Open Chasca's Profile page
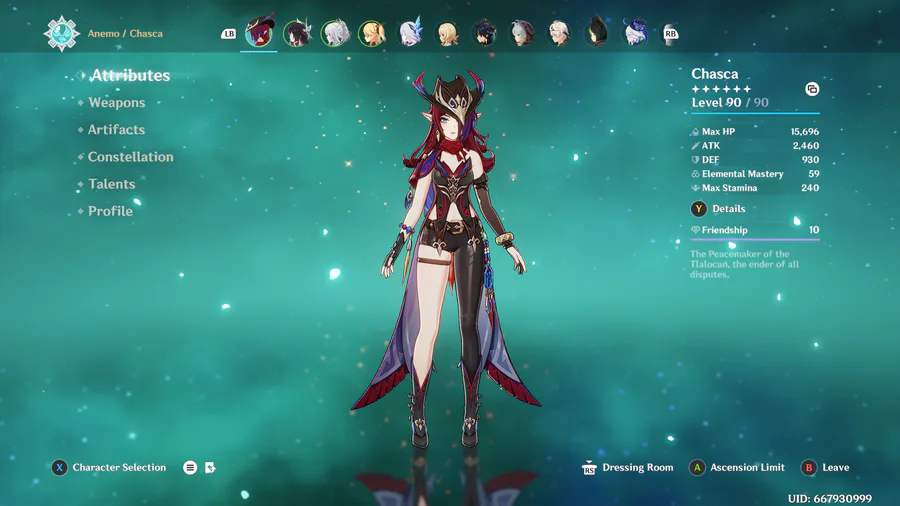900x506 pixels. click(x=110, y=211)
